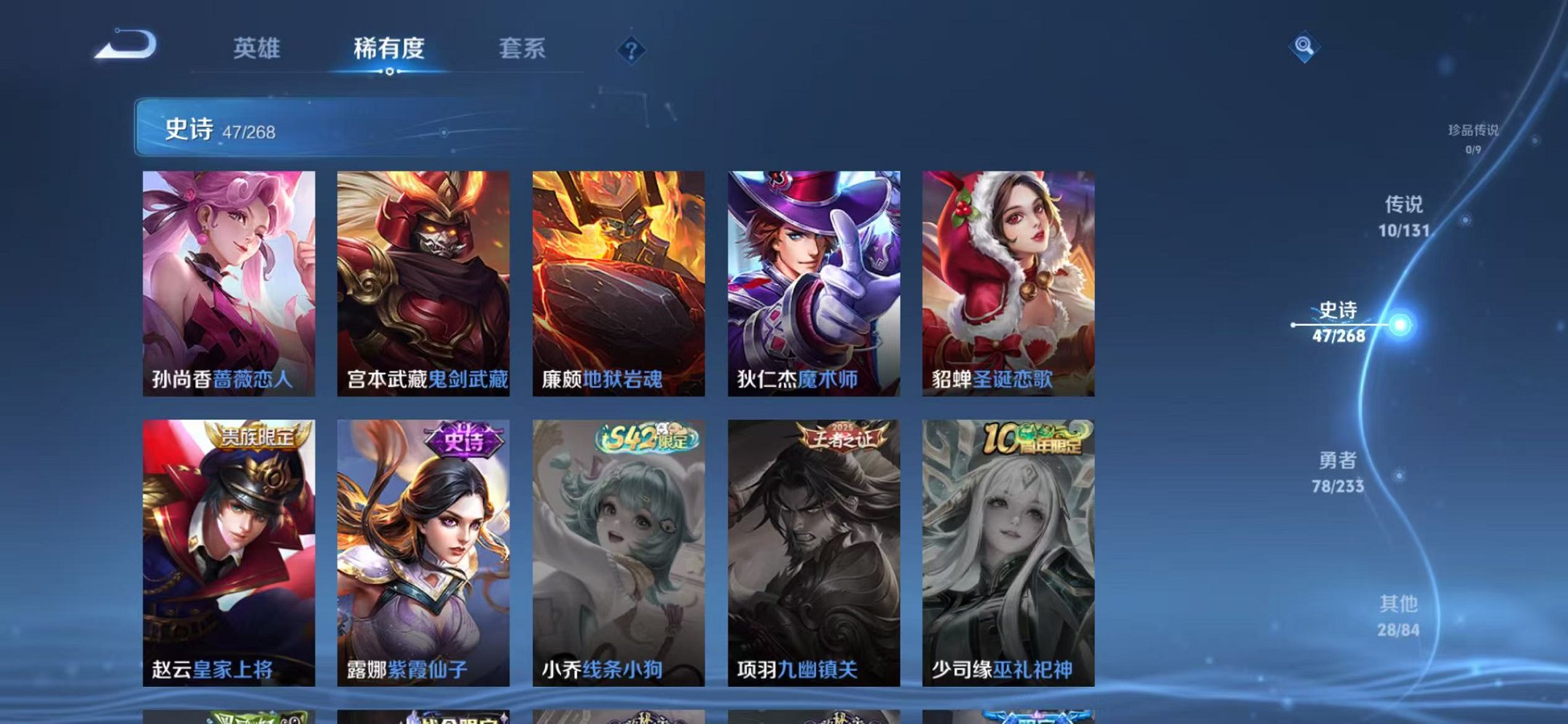Click the question mark help icon
This screenshot has width=1568, height=724.
631,50
